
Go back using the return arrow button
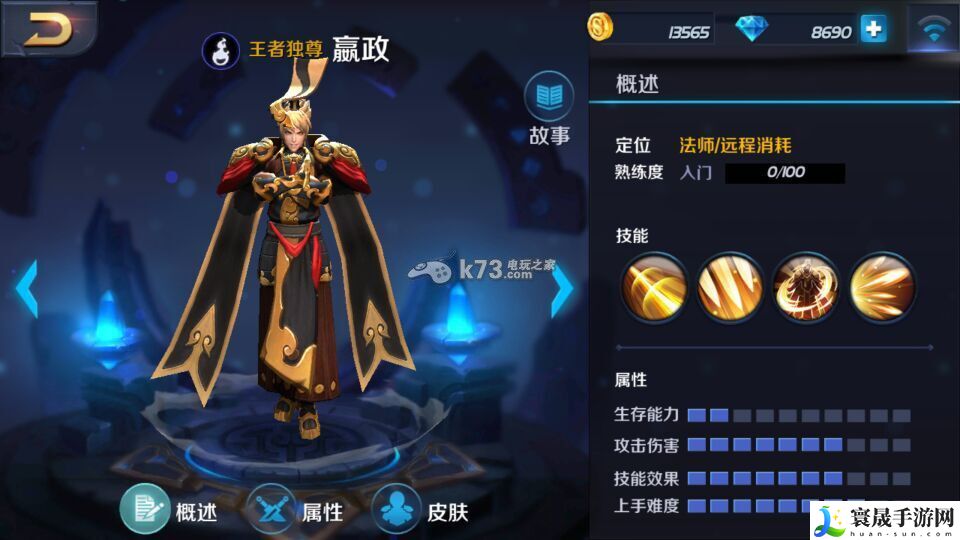[48, 30]
